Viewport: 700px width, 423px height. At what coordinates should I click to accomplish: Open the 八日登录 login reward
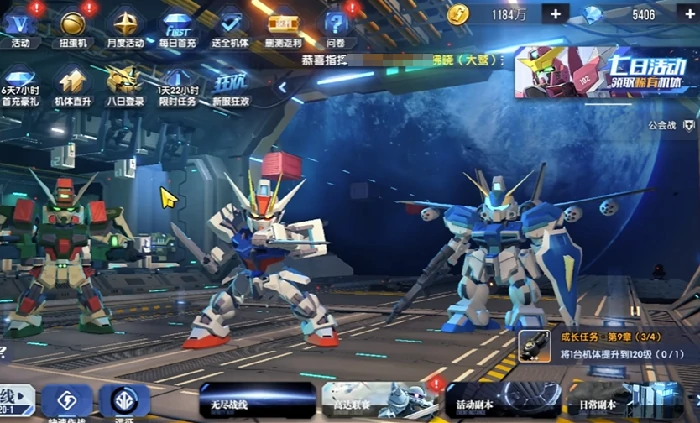point(124,83)
